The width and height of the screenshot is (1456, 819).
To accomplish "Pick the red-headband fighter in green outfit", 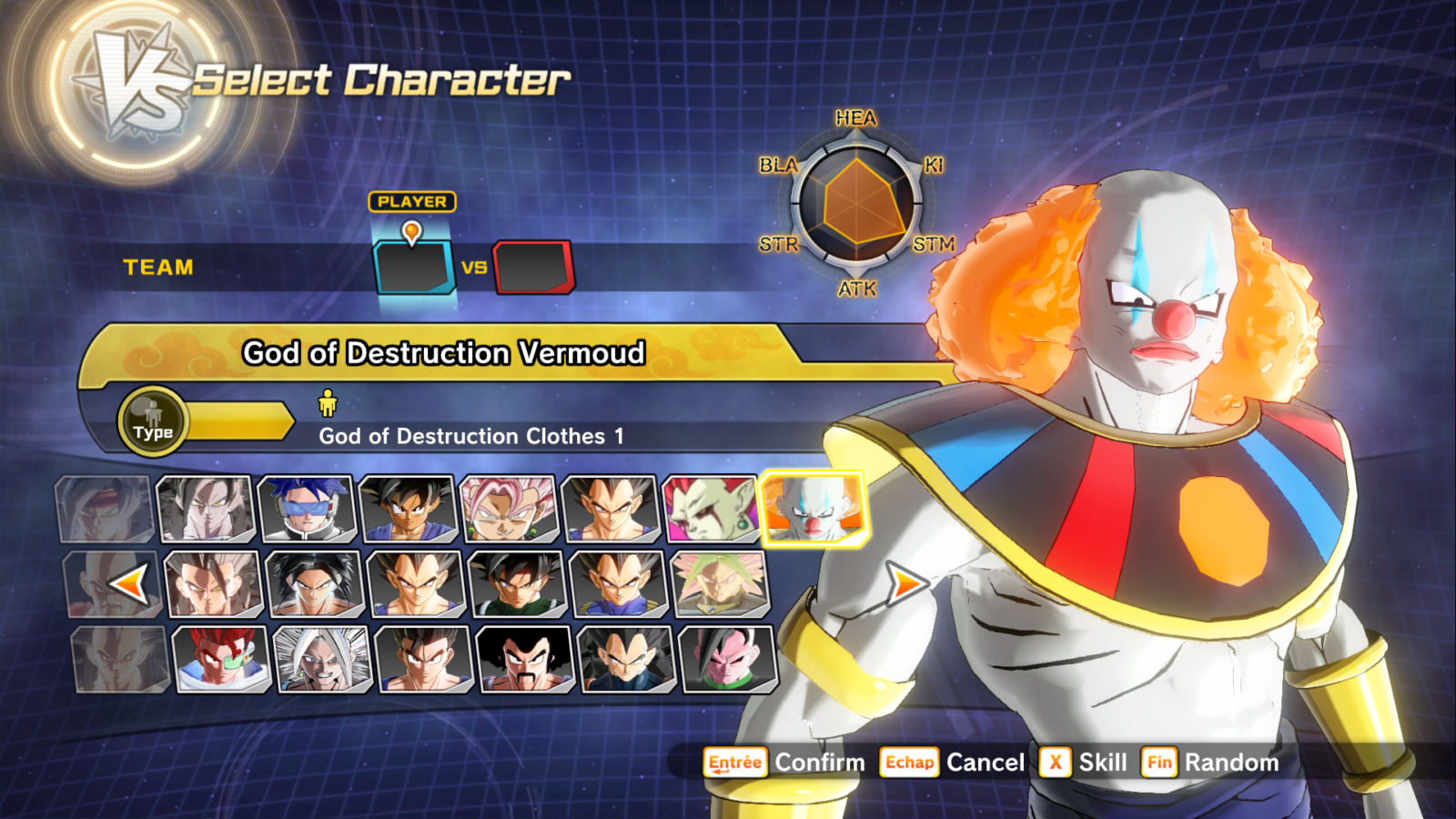I will (517, 584).
